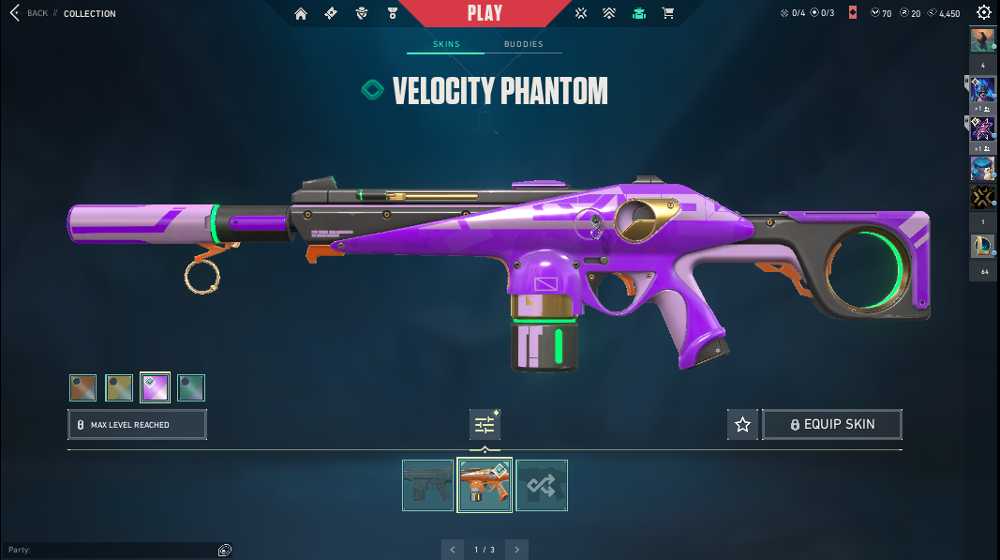Choose the random shuffle skin tile
This screenshot has width=1000, height=560.
pos(542,485)
